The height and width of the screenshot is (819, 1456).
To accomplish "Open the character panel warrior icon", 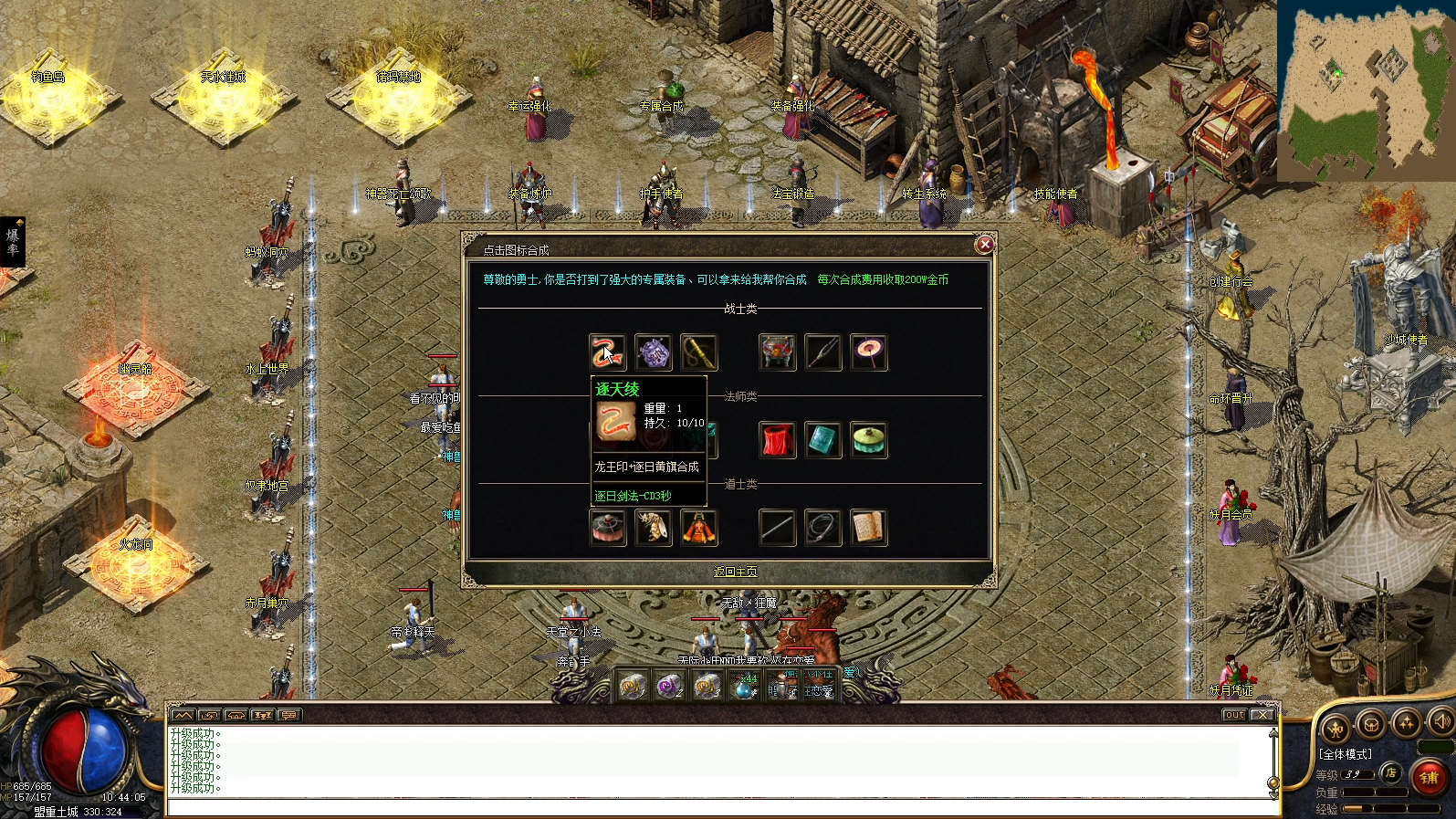I will (x=1336, y=728).
